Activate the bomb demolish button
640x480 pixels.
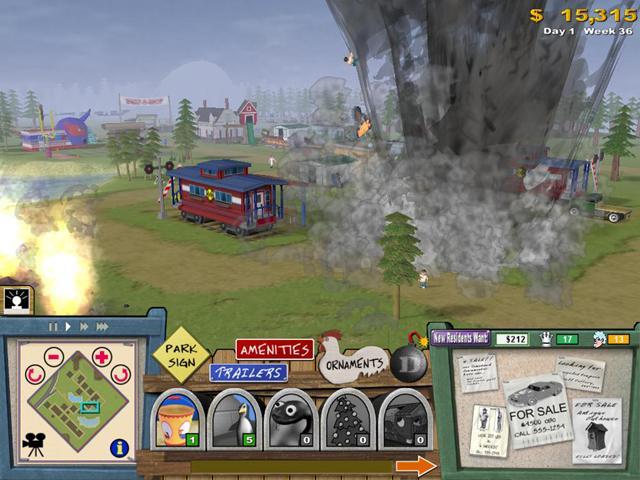click(x=410, y=364)
